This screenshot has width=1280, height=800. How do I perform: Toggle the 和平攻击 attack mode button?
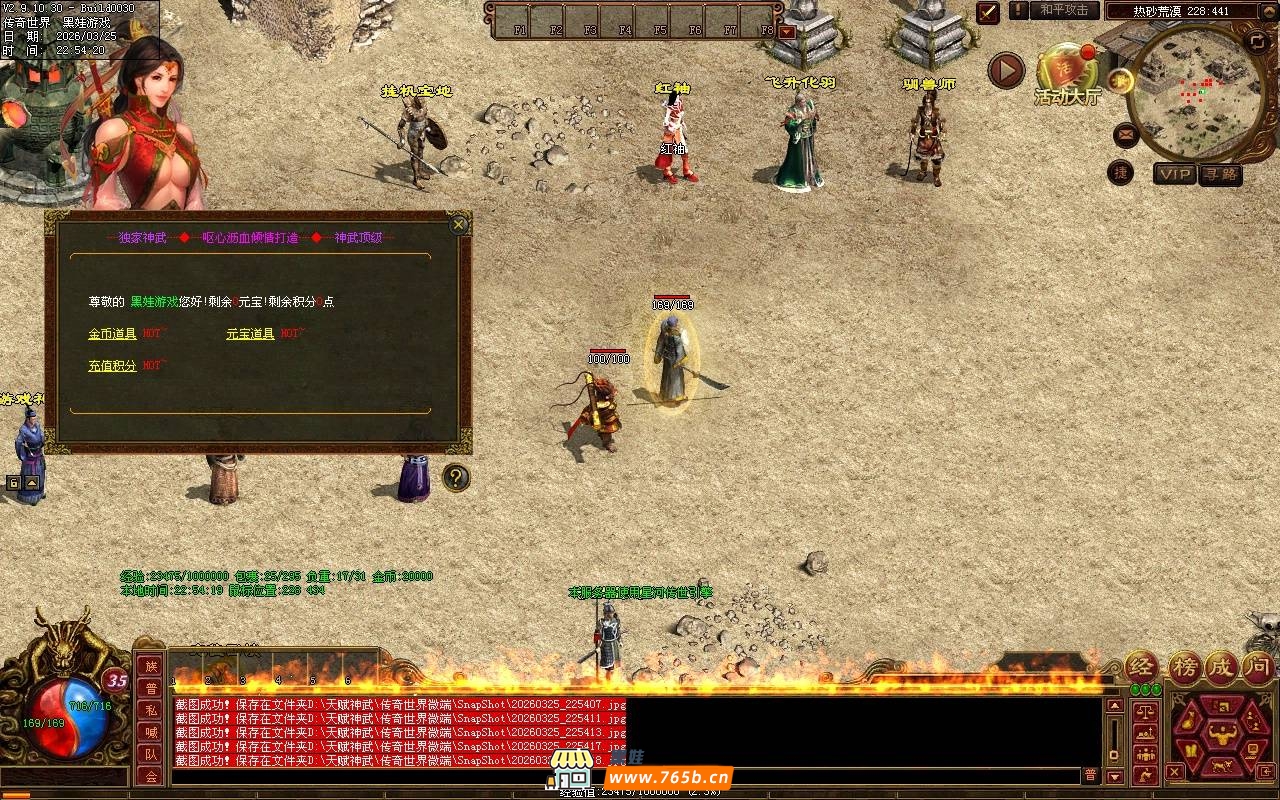coord(1064,10)
